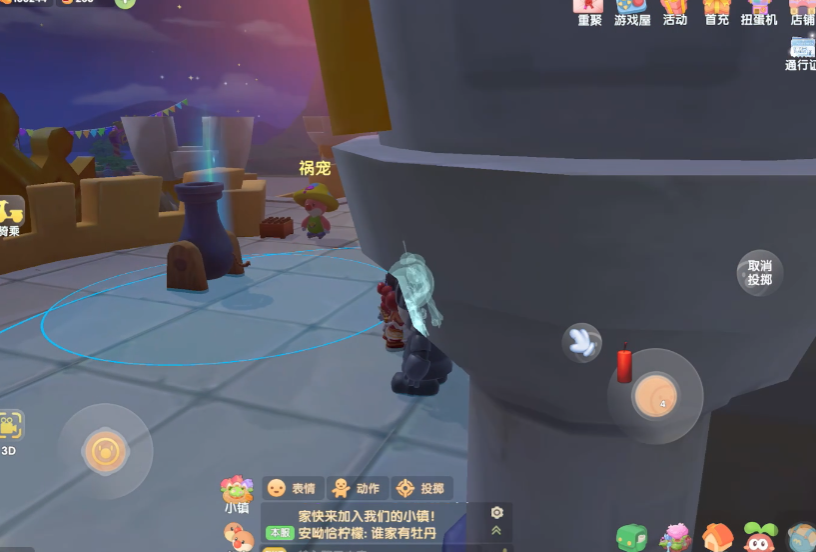Tap the white glove grab button
The image size is (816, 552).
(x=581, y=342)
